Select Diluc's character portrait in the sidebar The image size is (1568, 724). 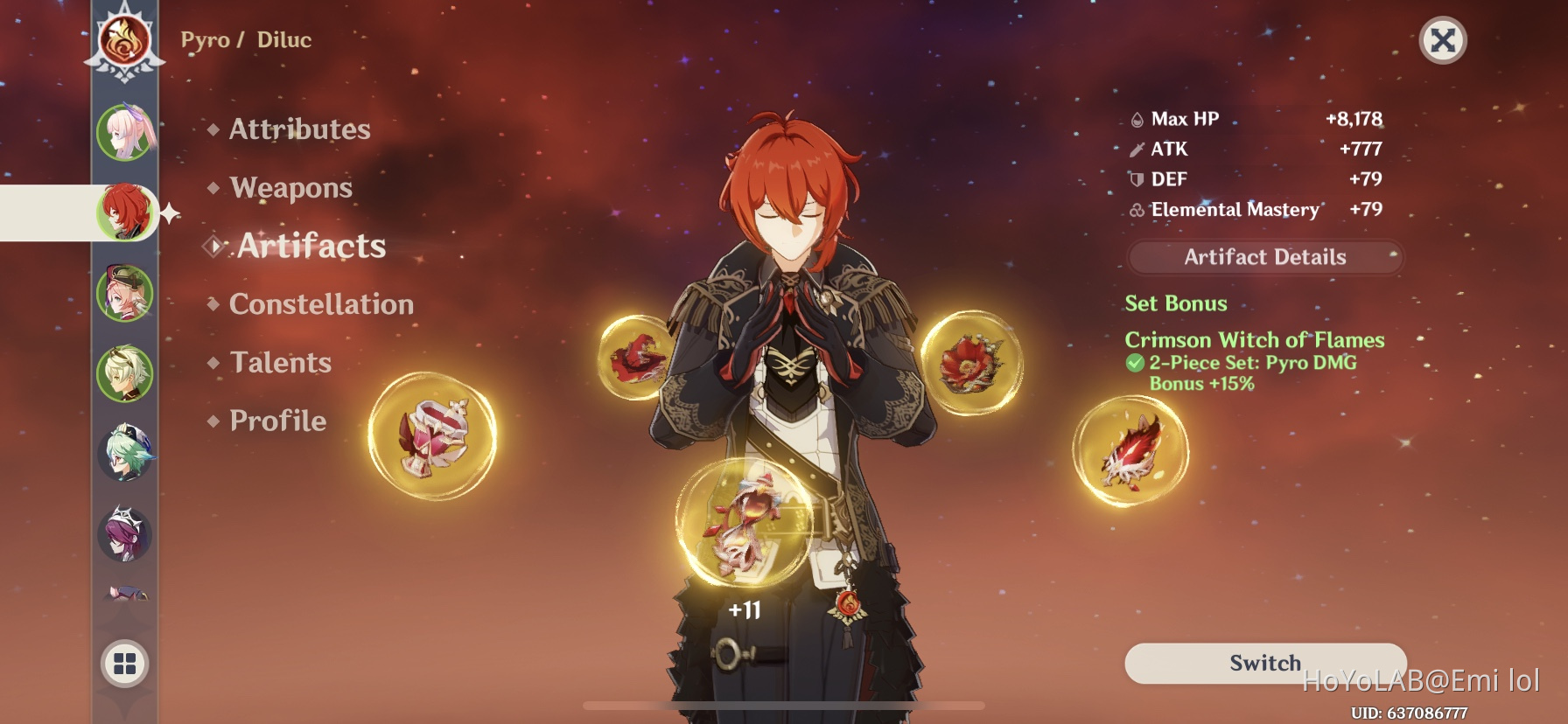point(125,210)
